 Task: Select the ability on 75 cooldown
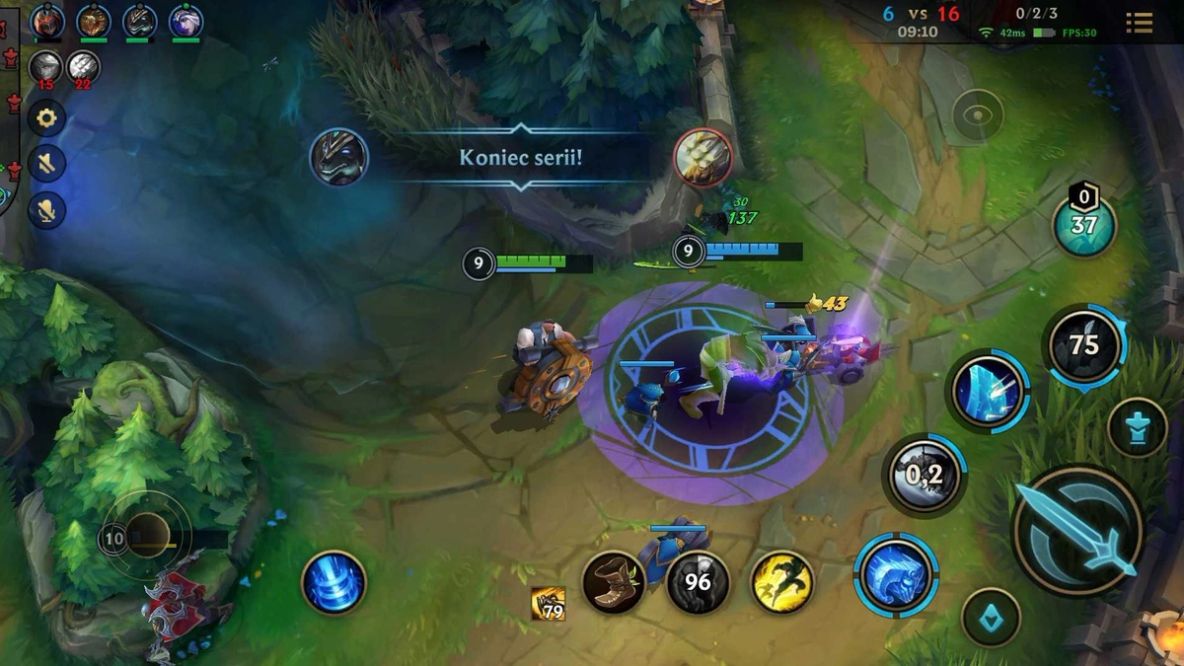[1084, 346]
